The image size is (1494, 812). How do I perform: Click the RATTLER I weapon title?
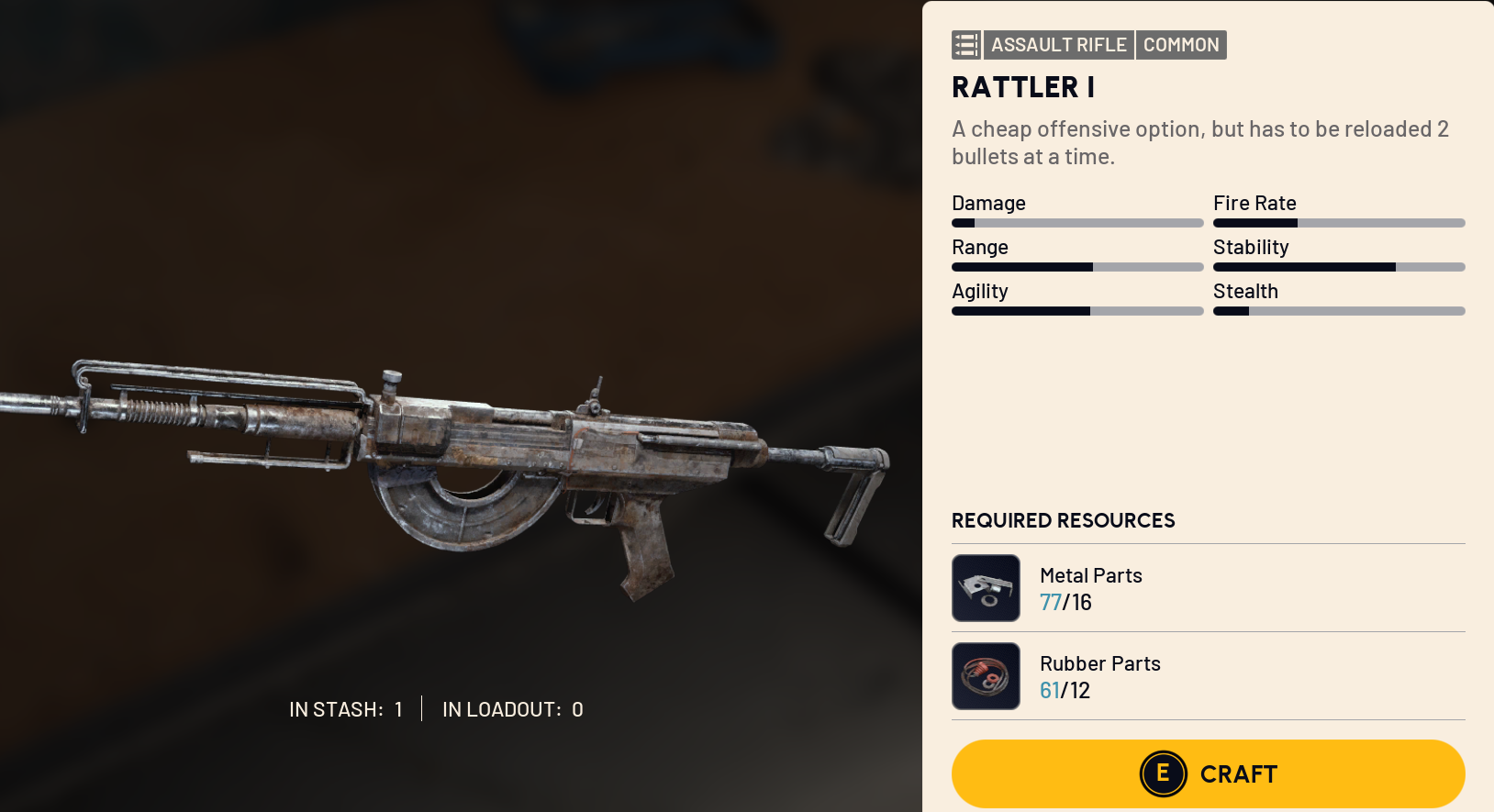click(1023, 87)
